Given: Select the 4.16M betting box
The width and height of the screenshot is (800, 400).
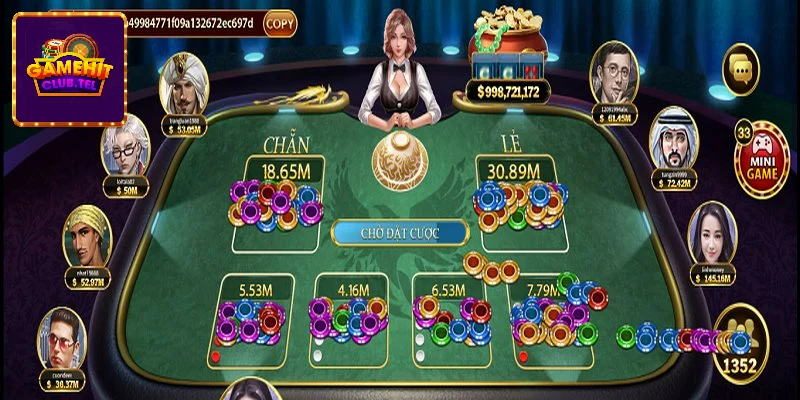Looking at the screenshot, I should click(352, 315).
